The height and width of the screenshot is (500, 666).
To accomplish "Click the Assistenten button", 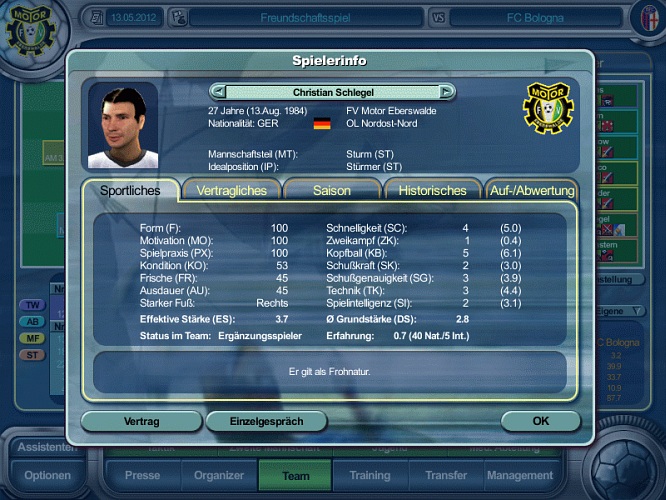I will 45,448.
